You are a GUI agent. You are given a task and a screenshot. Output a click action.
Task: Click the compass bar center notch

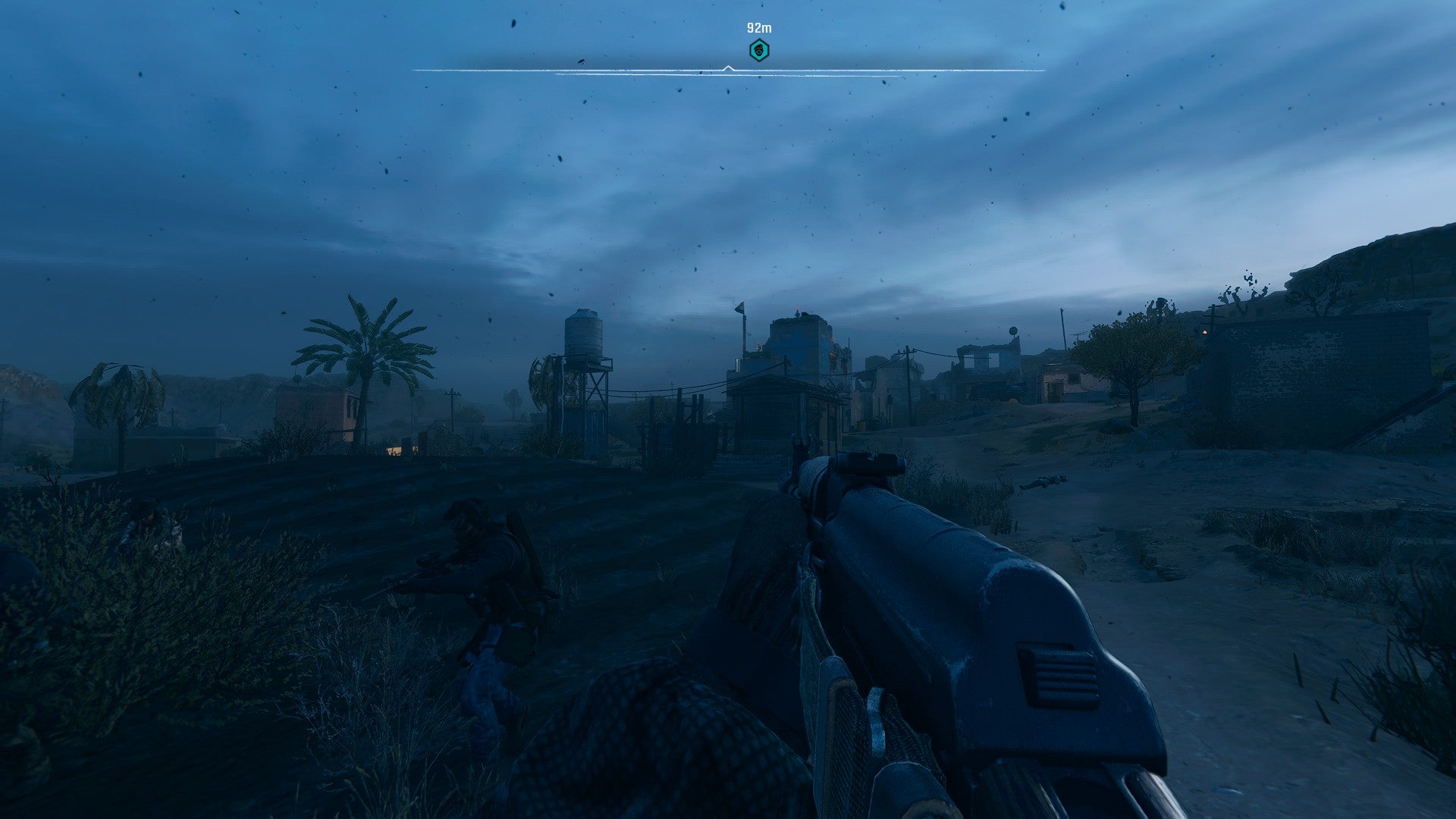(x=730, y=67)
